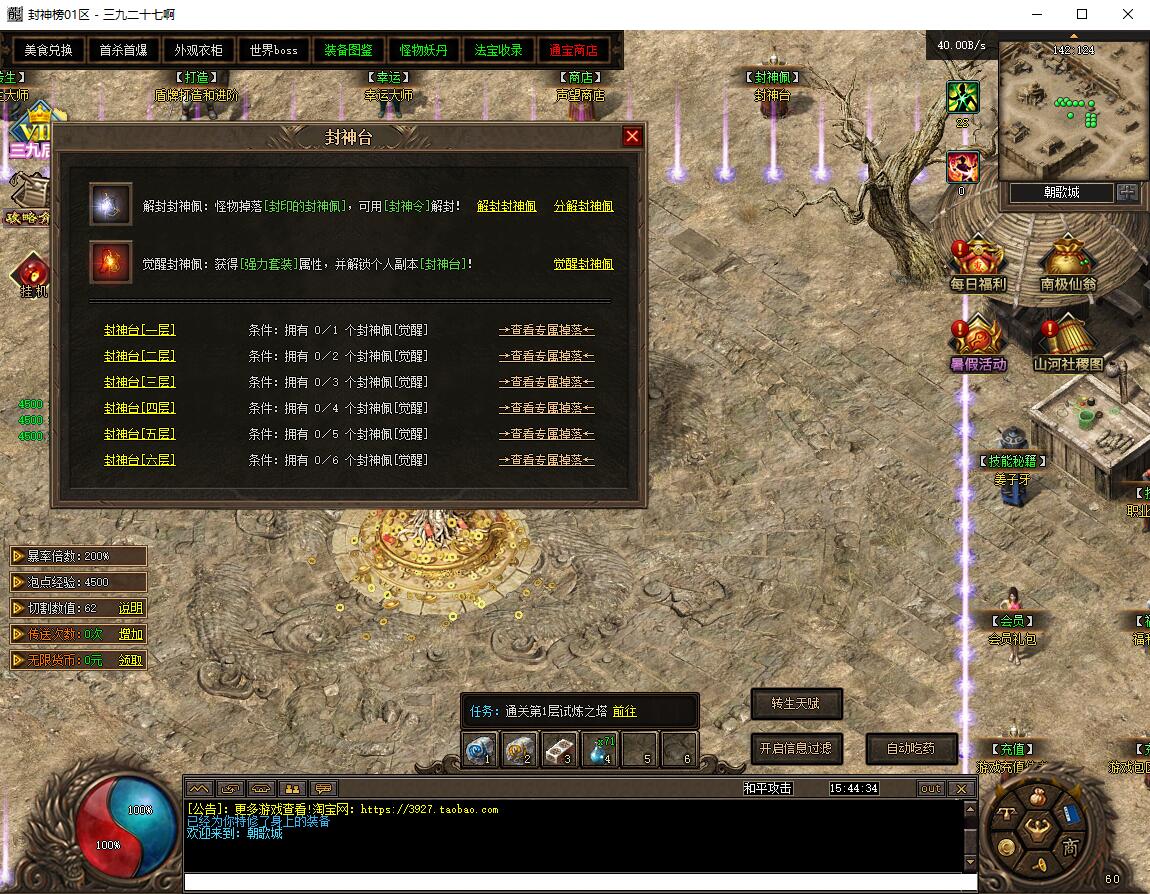The image size is (1150, 894).
Task: Close the 封神台 dialog window
Action: 632,137
